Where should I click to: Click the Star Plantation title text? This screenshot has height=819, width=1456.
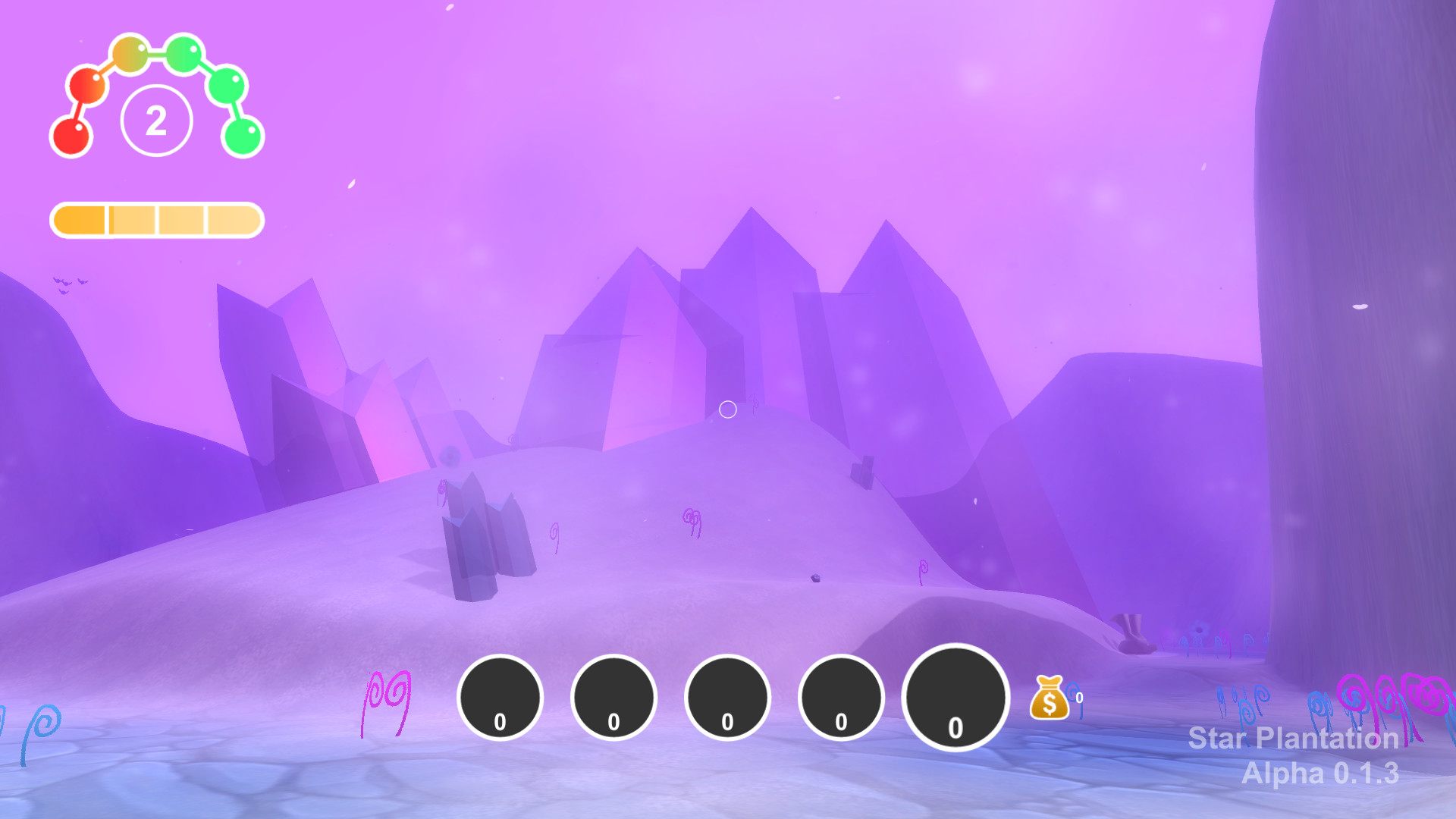click(1293, 739)
